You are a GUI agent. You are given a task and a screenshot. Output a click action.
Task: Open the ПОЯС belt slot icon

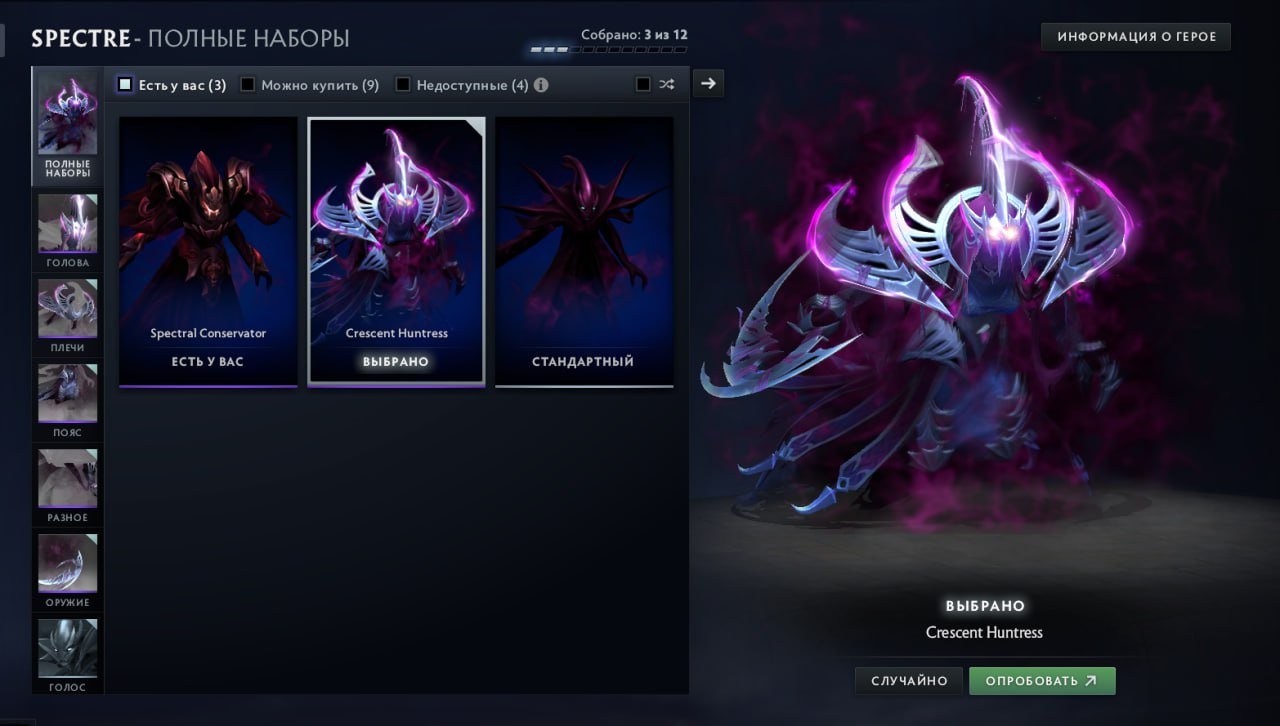pos(66,395)
